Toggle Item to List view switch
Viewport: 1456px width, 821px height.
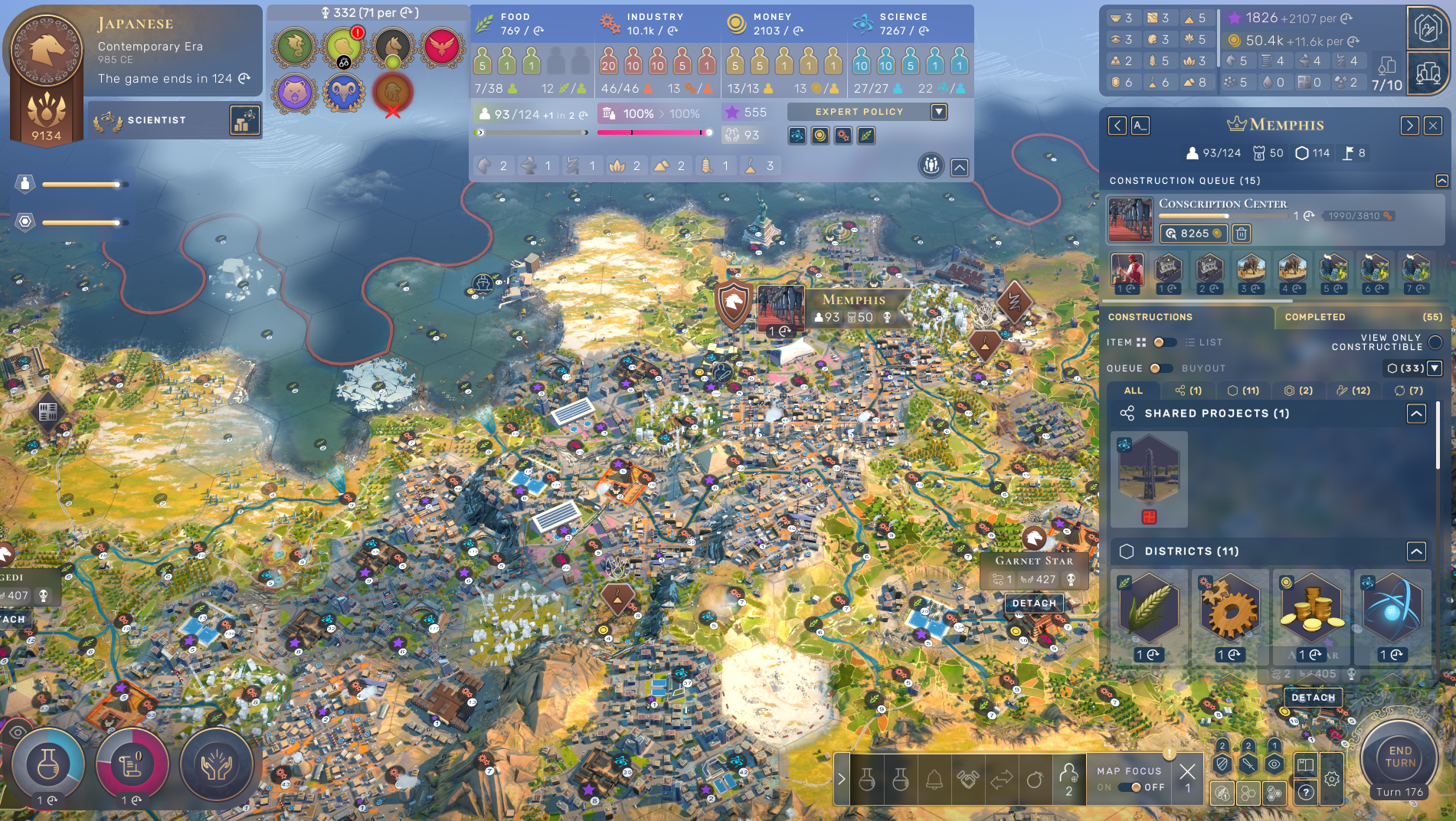coord(1163,342)
